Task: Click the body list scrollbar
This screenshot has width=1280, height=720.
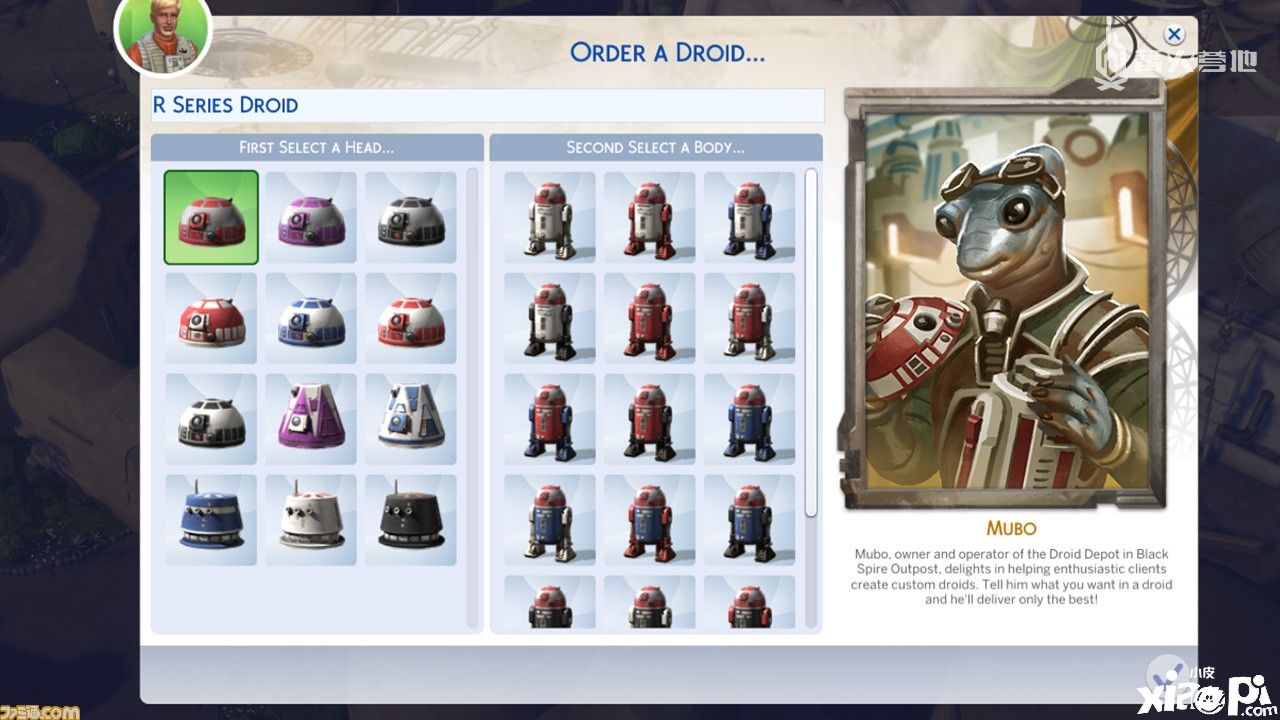Action: click(x=811, y=342)
